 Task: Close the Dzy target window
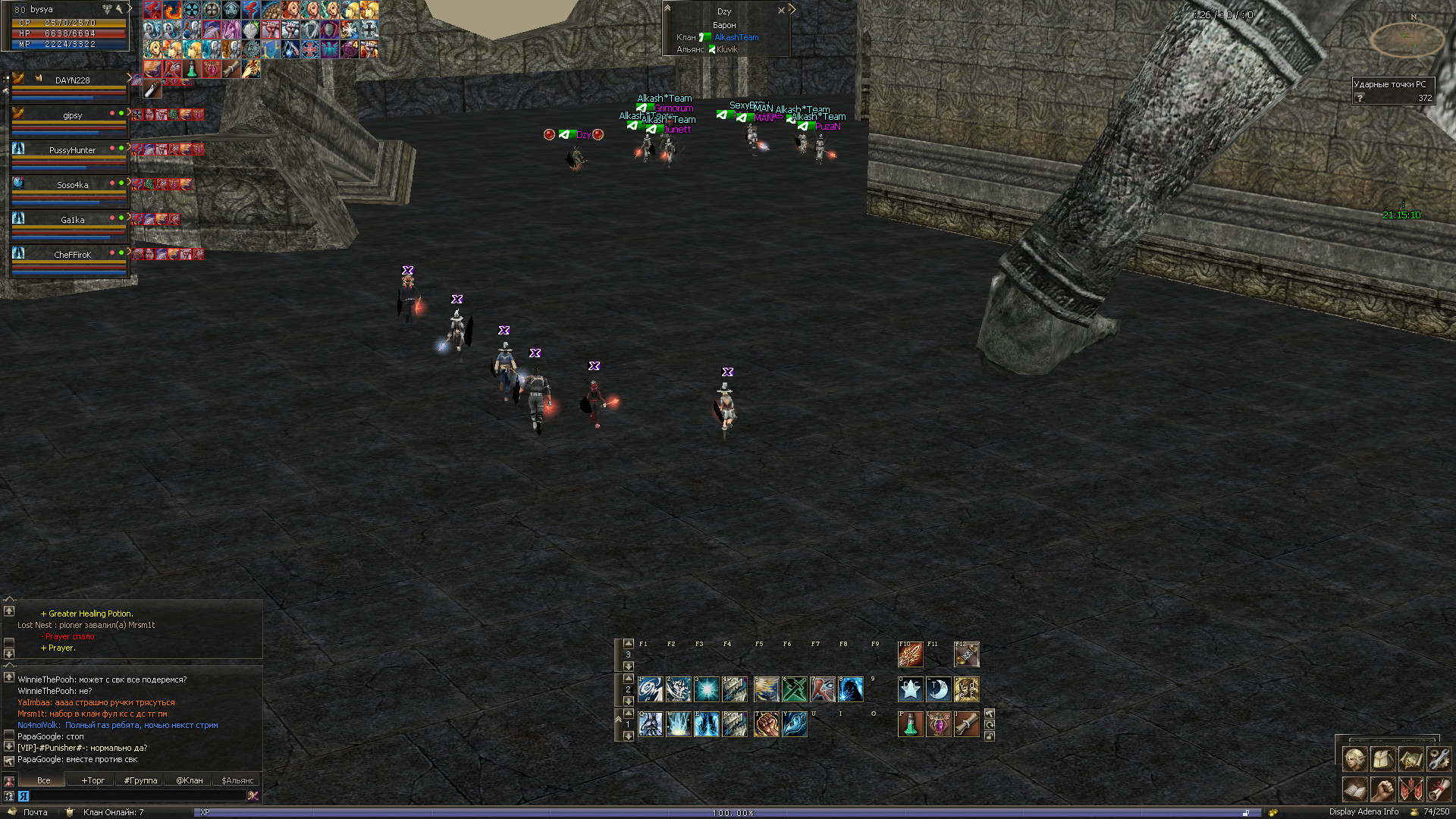[781, 11]
